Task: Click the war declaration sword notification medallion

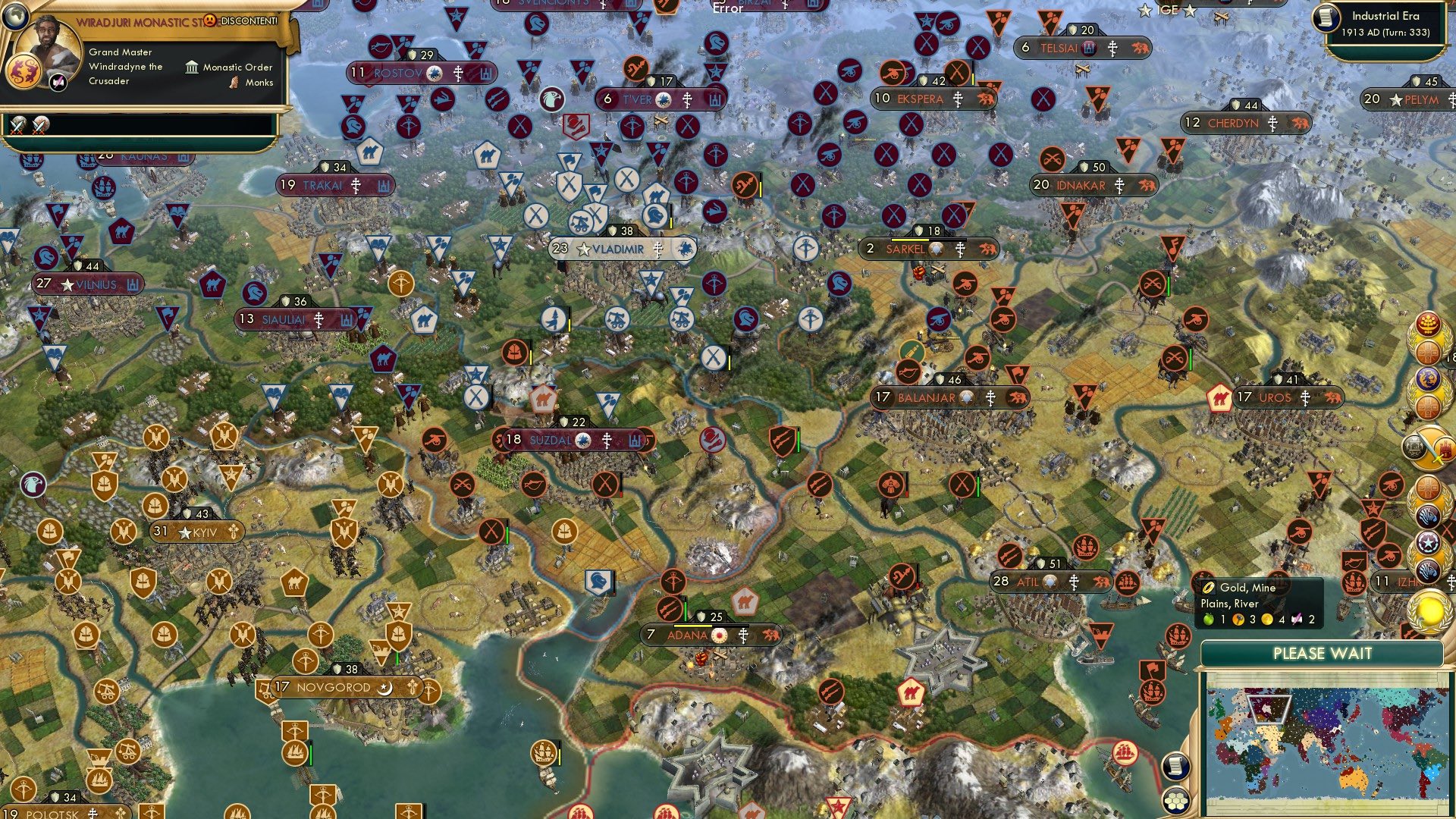Action: (1429, 446)
